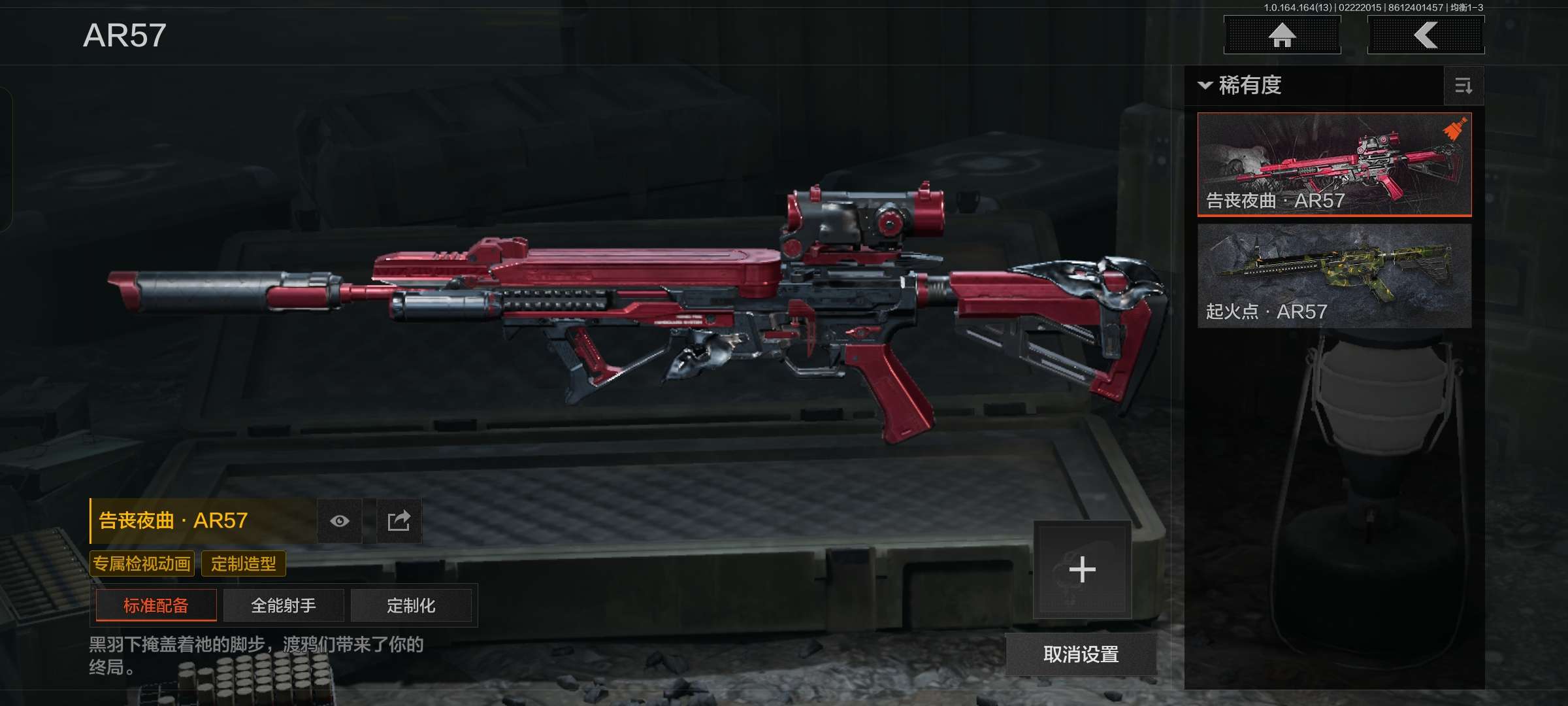Share the weapon skin
Screen dimensions: 1568x706
399,521
